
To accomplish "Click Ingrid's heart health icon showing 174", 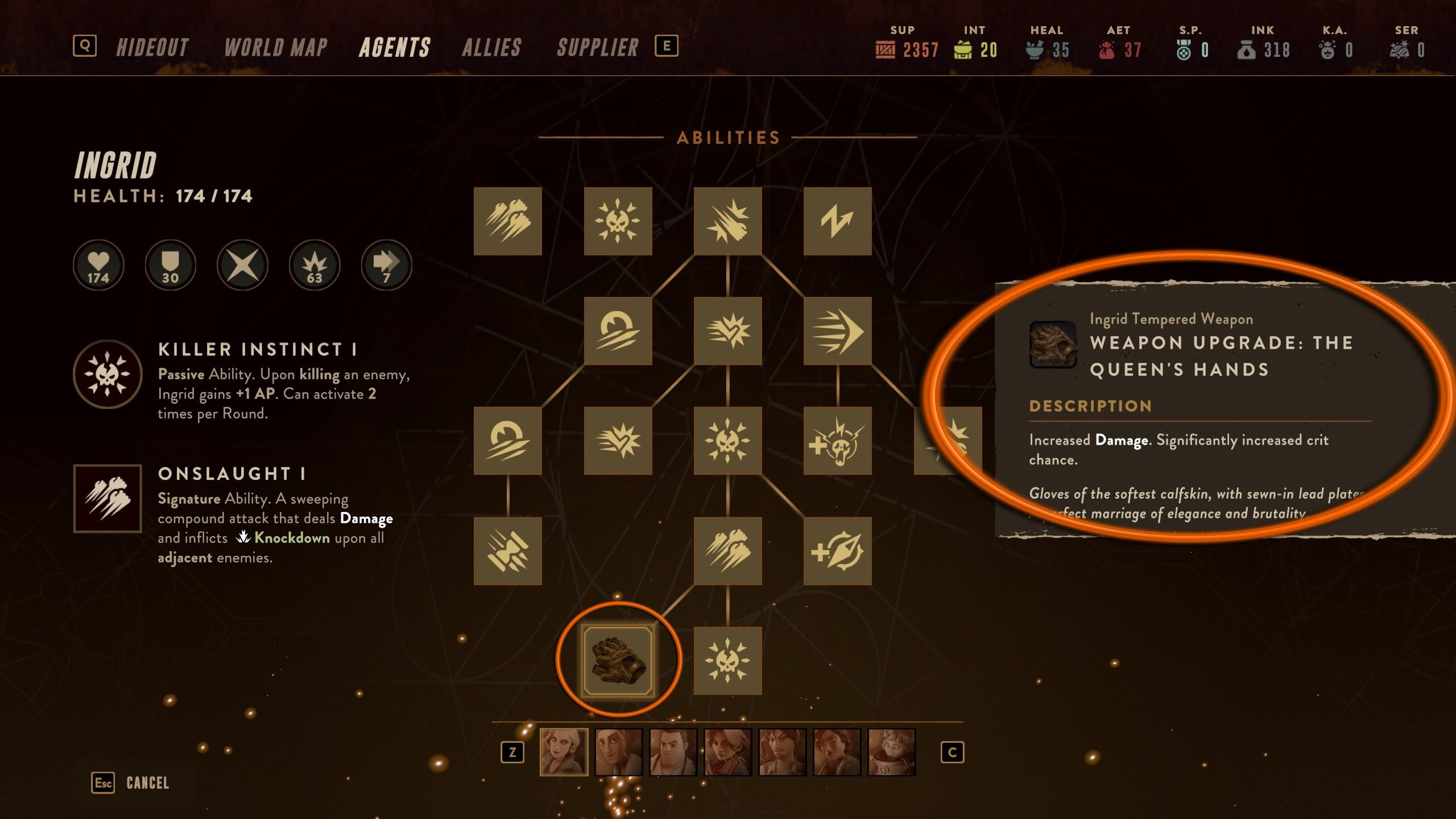I will [98, 264].
